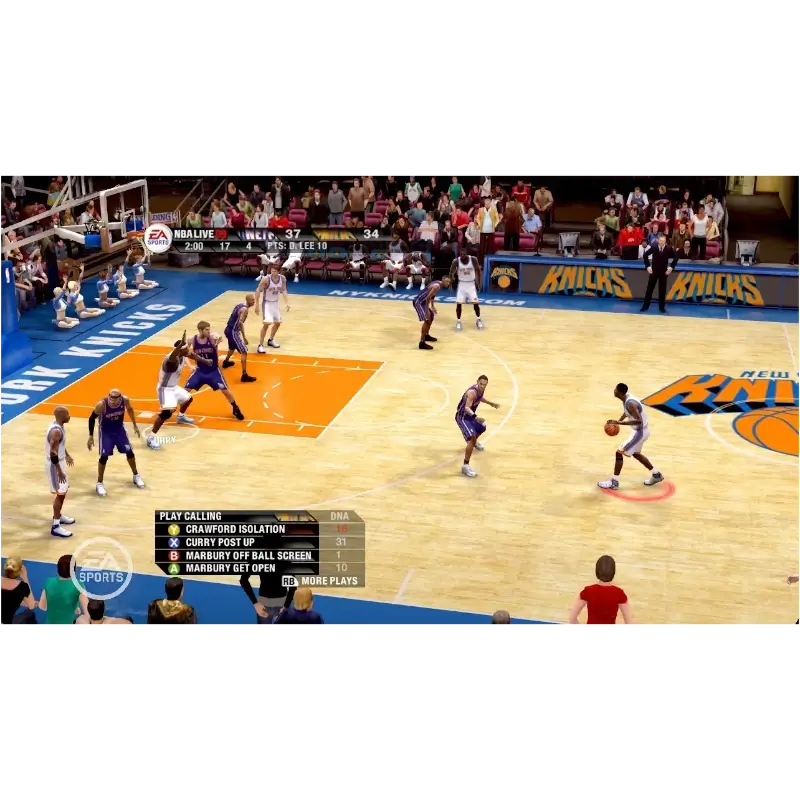Select the Crawford Isolation play
800x800 pixels.
236,529
